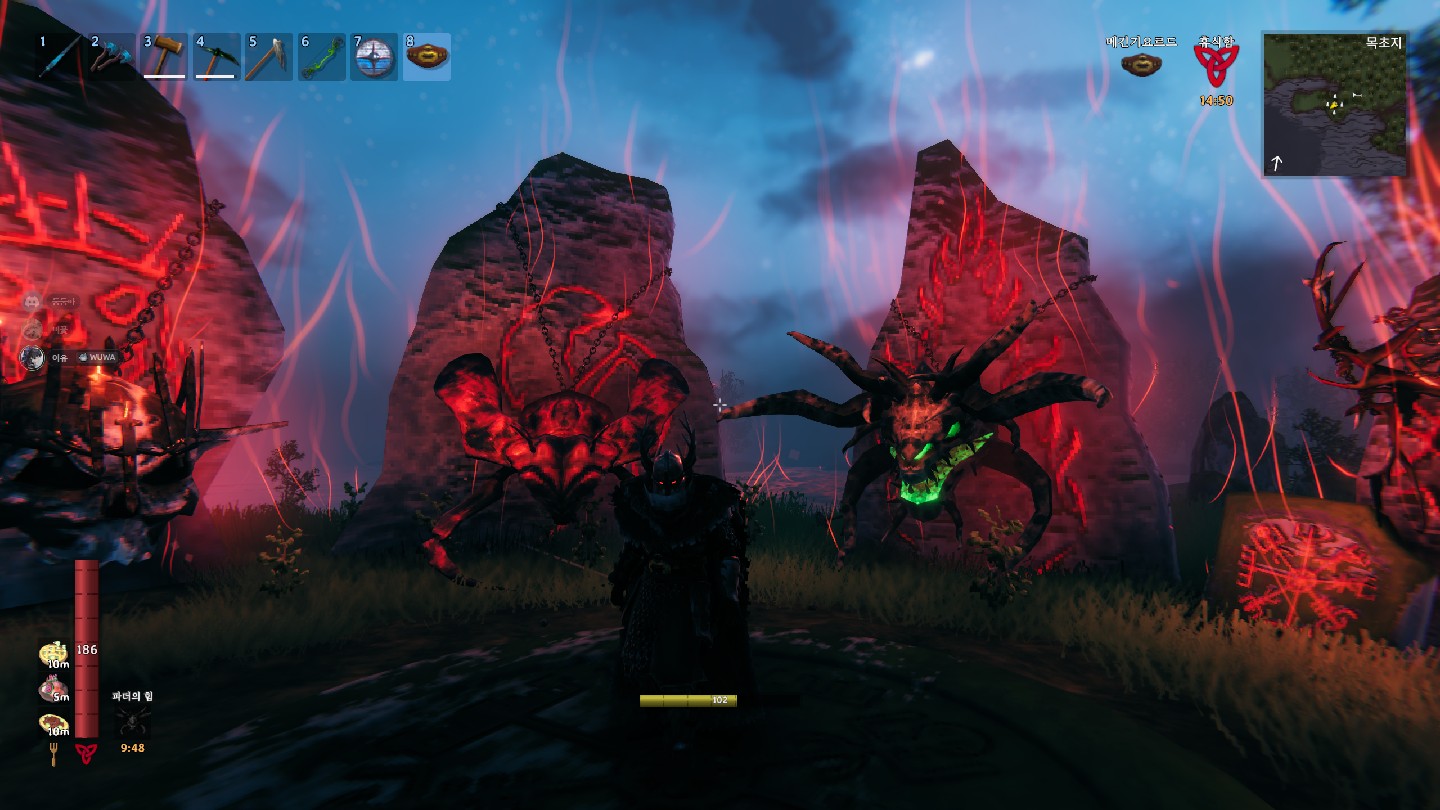Viewport: 1440px width, 810px height.
Task: Select the blue spear in hotbar slot 1
Action: pyautogui.click(x=62, y=57)
